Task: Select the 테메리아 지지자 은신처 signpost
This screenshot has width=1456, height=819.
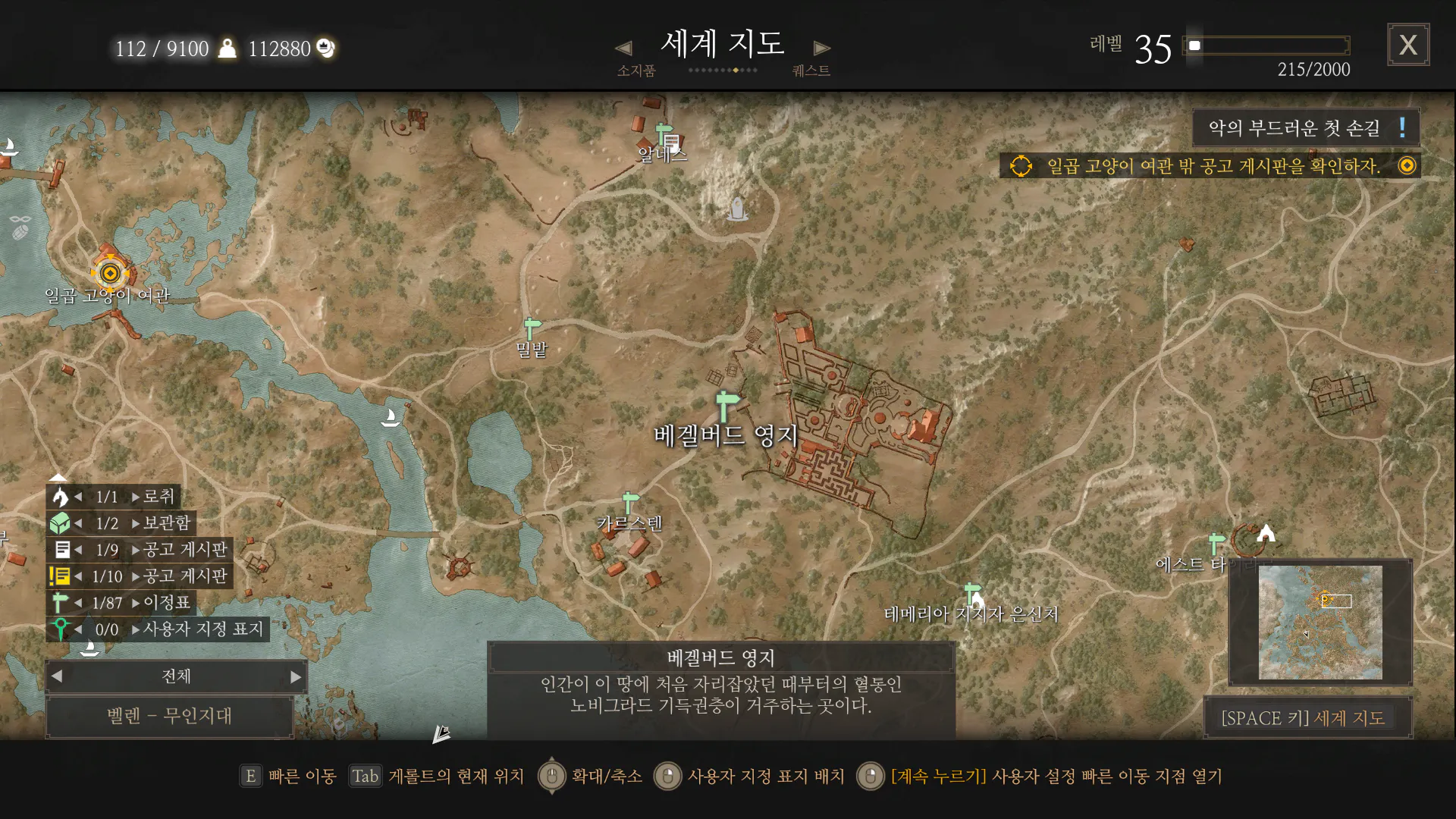Action: [x=972, y=592]
